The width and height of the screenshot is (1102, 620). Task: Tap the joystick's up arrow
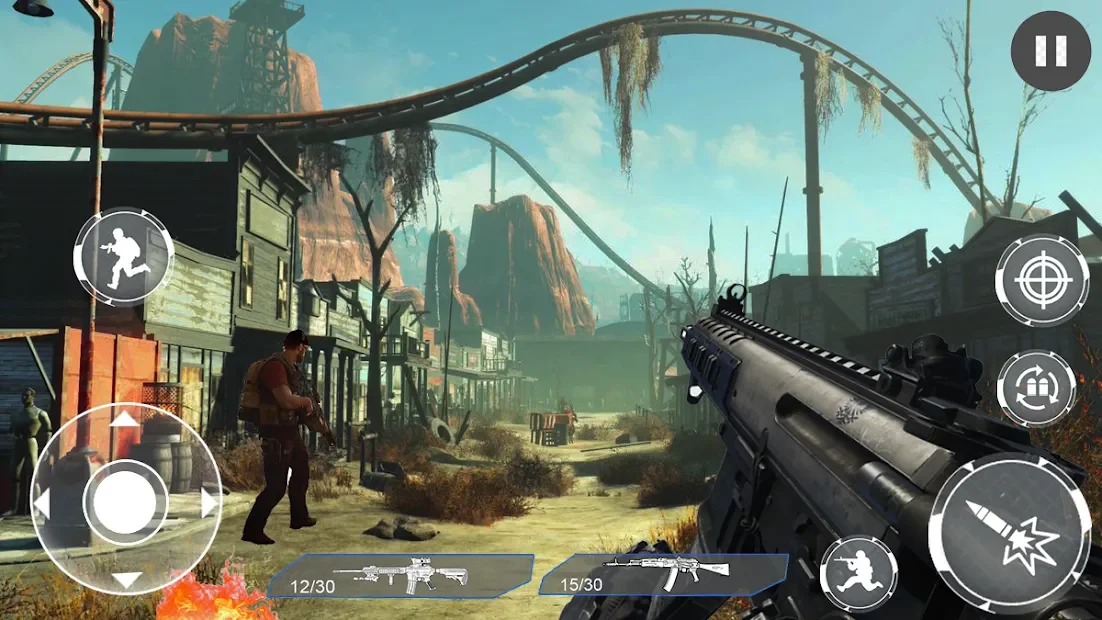click(x=125, y=419)
